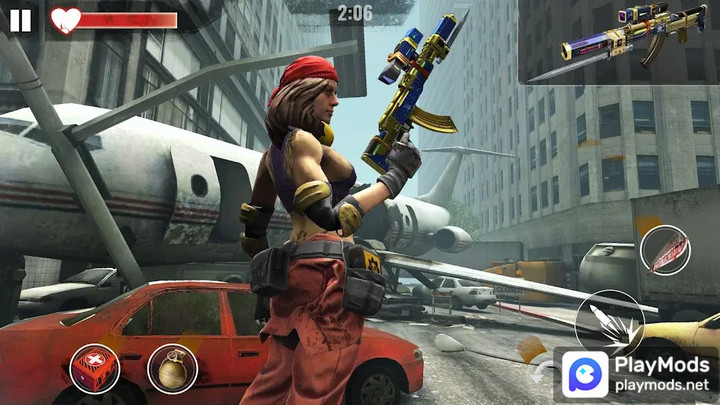Viewport: 720px width, 405px height.
Task: Throw a grenade
Action: [172, 368]
